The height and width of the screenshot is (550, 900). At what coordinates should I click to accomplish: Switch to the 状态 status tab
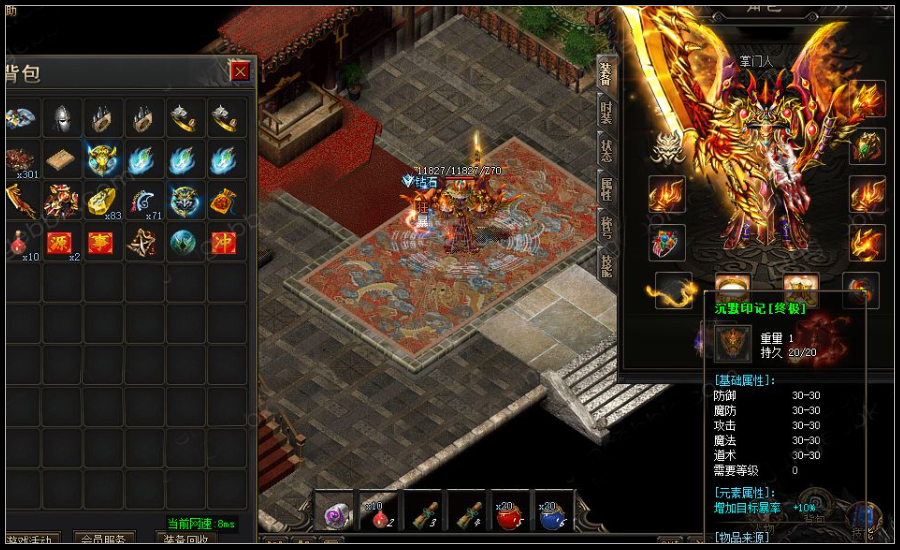click(x=607, y=150)
